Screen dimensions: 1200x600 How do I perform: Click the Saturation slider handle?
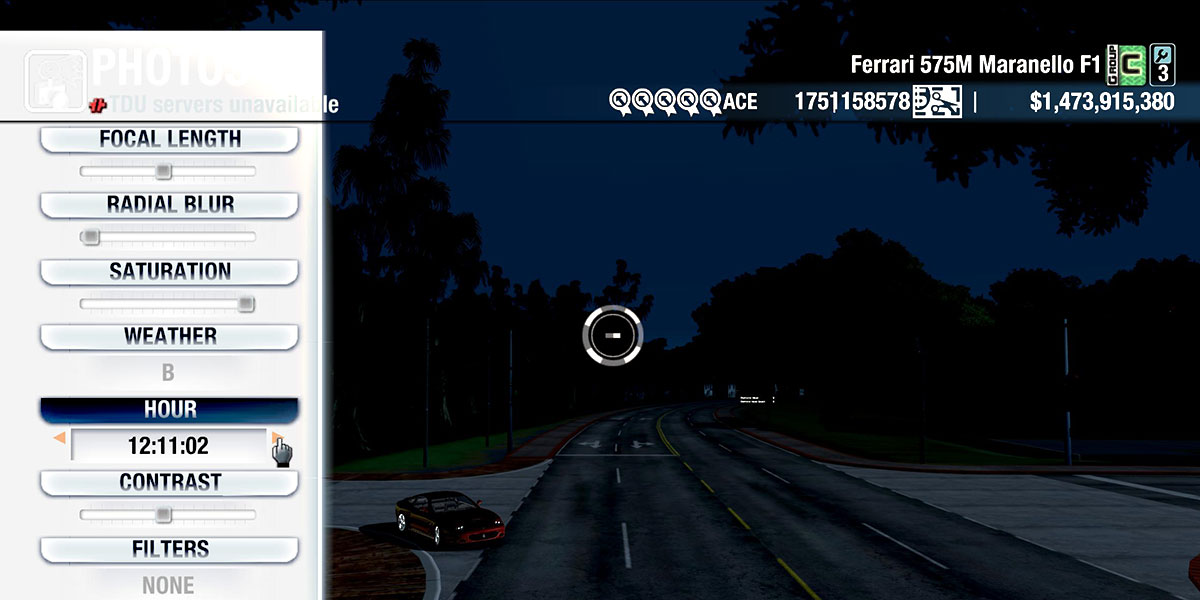(x=246, y=304)
